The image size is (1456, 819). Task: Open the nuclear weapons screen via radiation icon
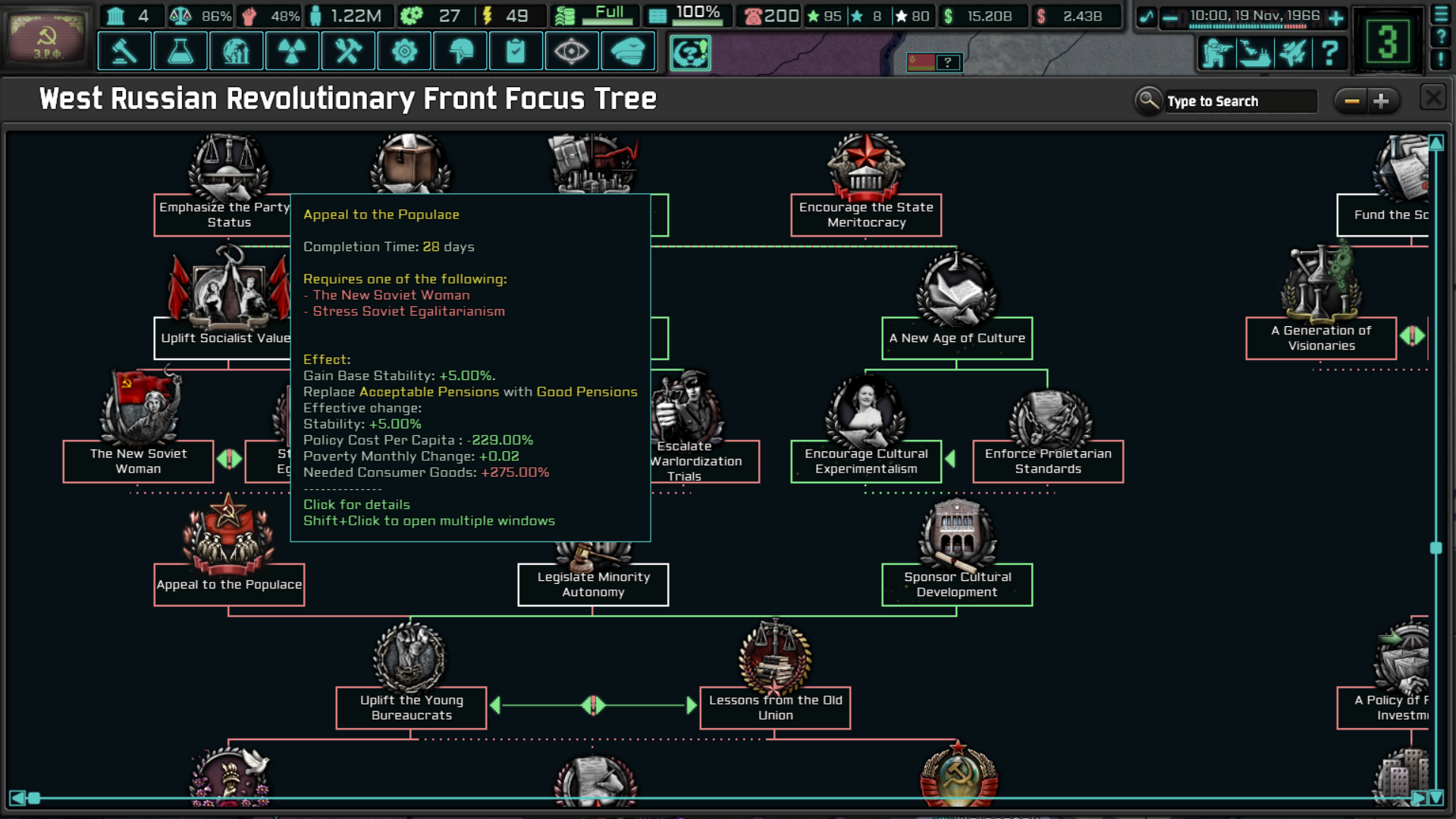[x=292, y=52]
